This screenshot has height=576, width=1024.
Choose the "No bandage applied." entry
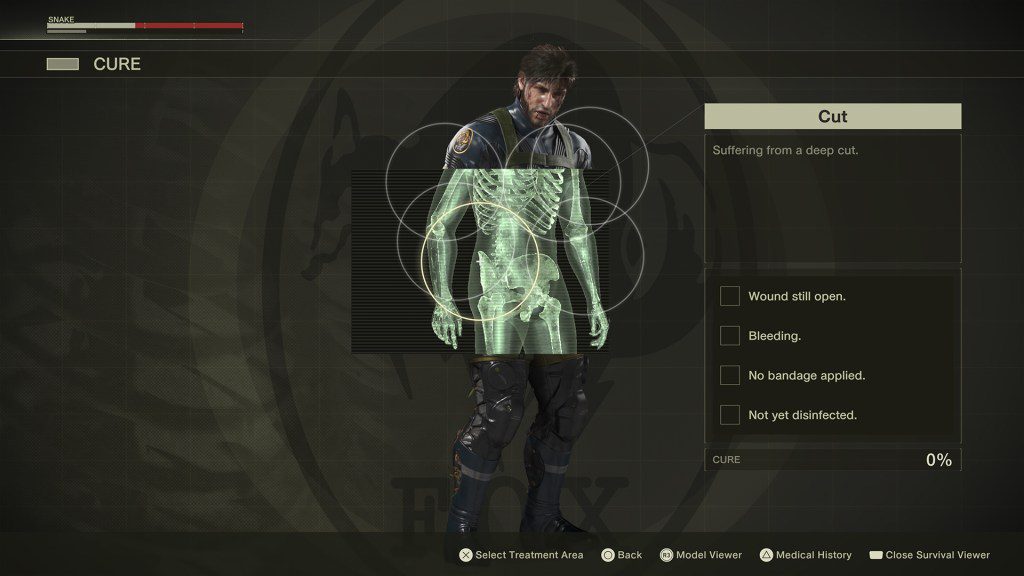pos(806,376)
